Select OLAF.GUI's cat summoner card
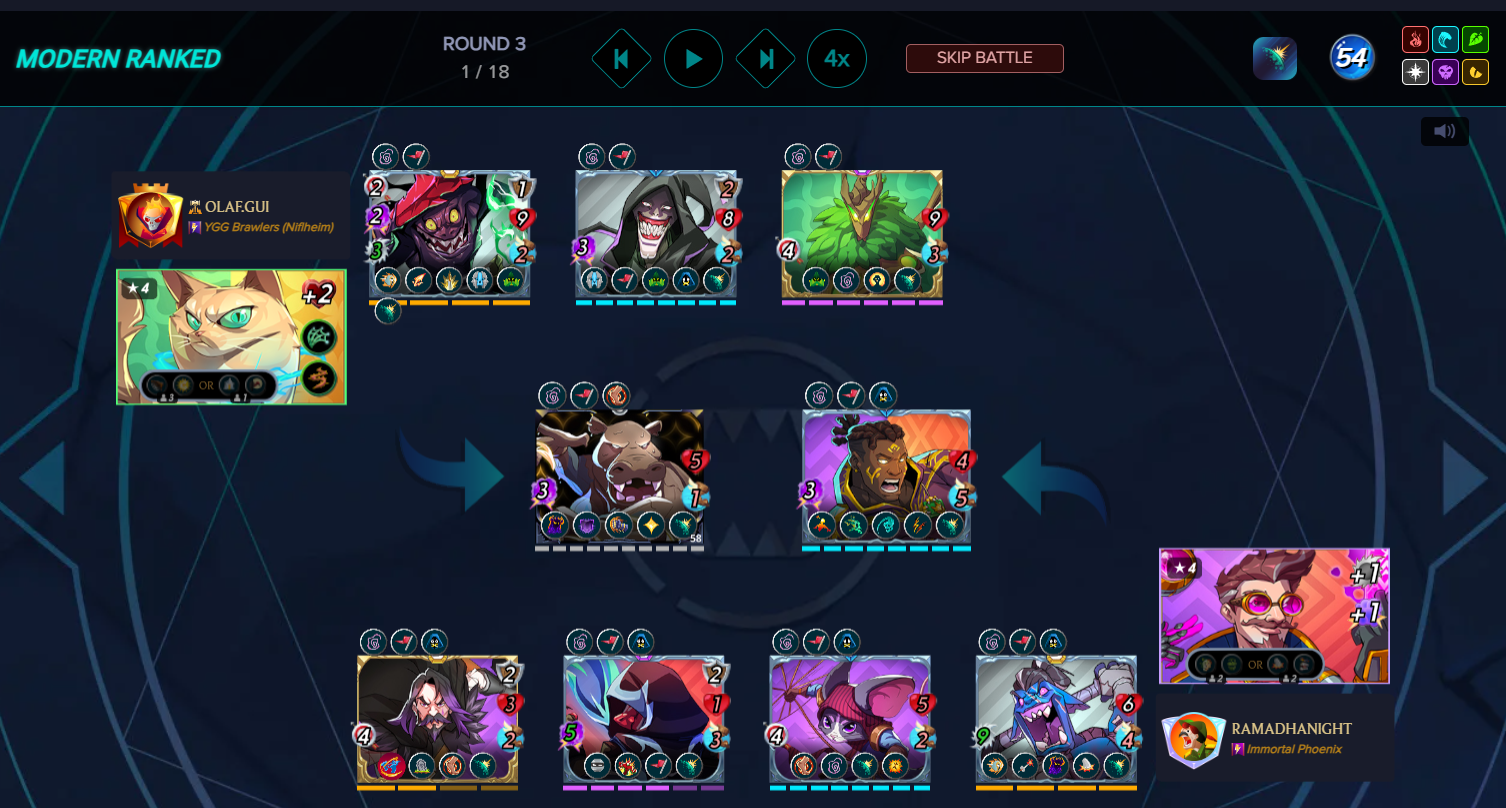 click(x=231, y=337)
